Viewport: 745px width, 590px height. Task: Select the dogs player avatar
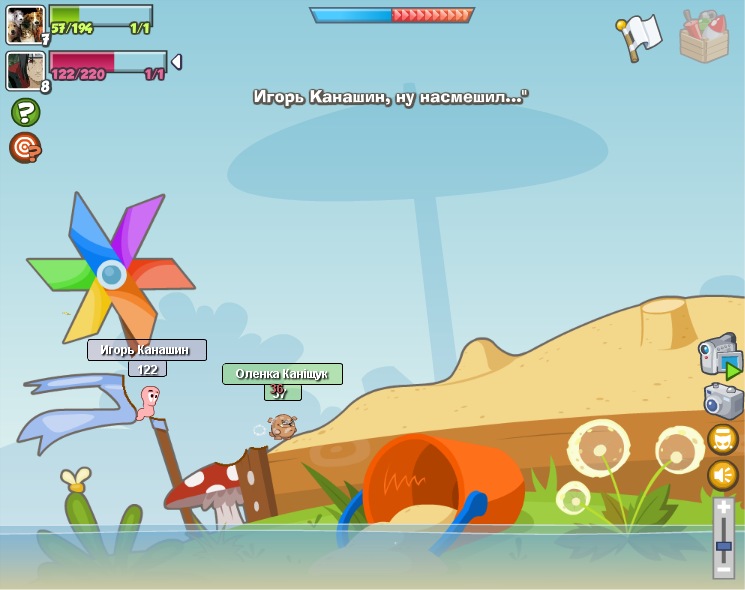(25, 24)
